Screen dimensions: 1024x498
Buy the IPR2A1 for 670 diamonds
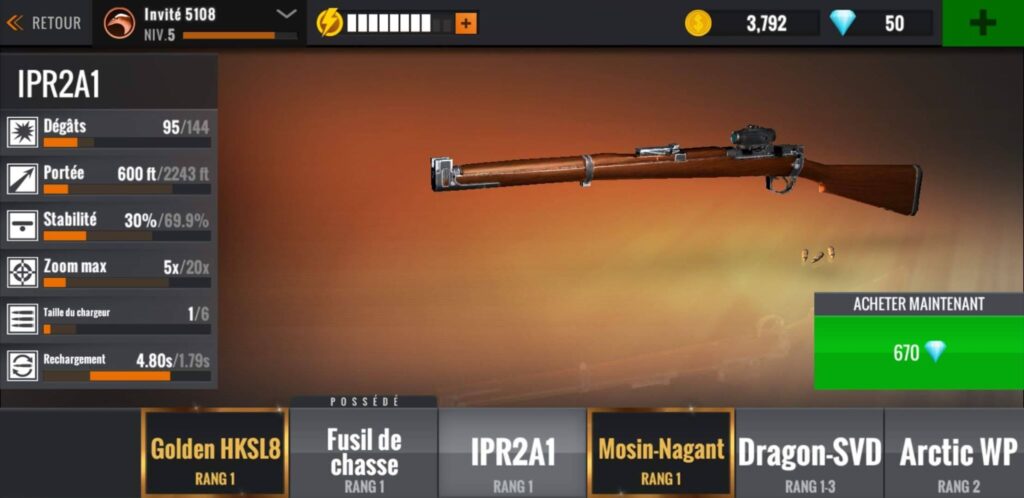coord(918,352)
